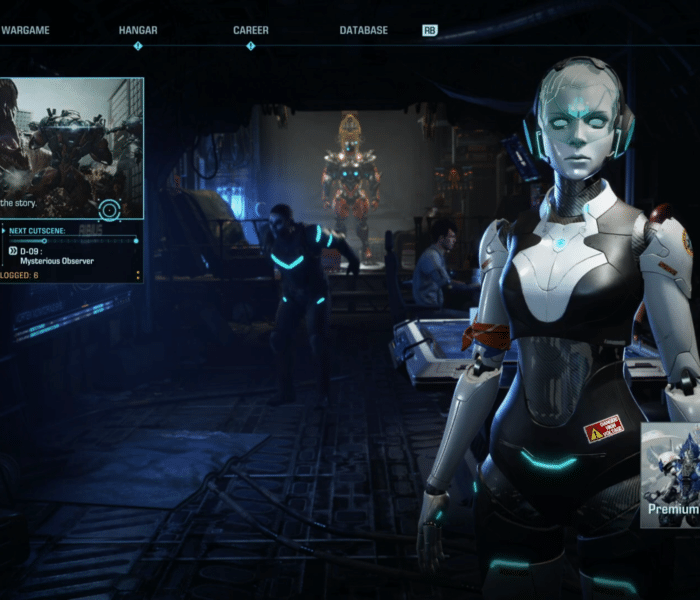Open the Premium mech tile

pyautogui.click(x=671, y=475)
